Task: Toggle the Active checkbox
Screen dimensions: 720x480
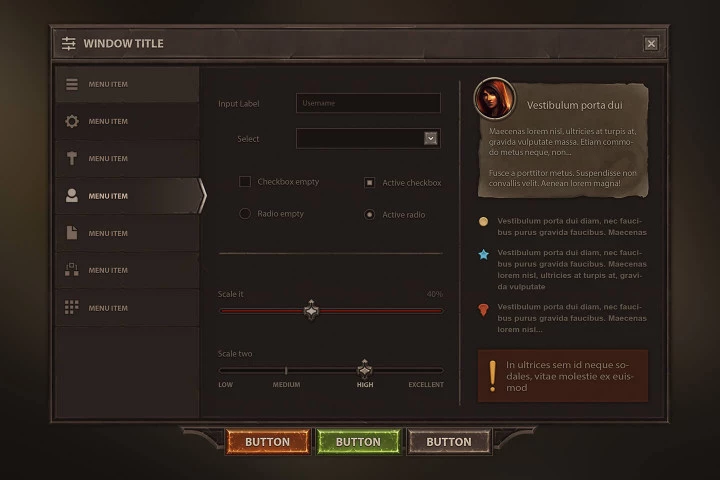Action: tap(370, 183)
